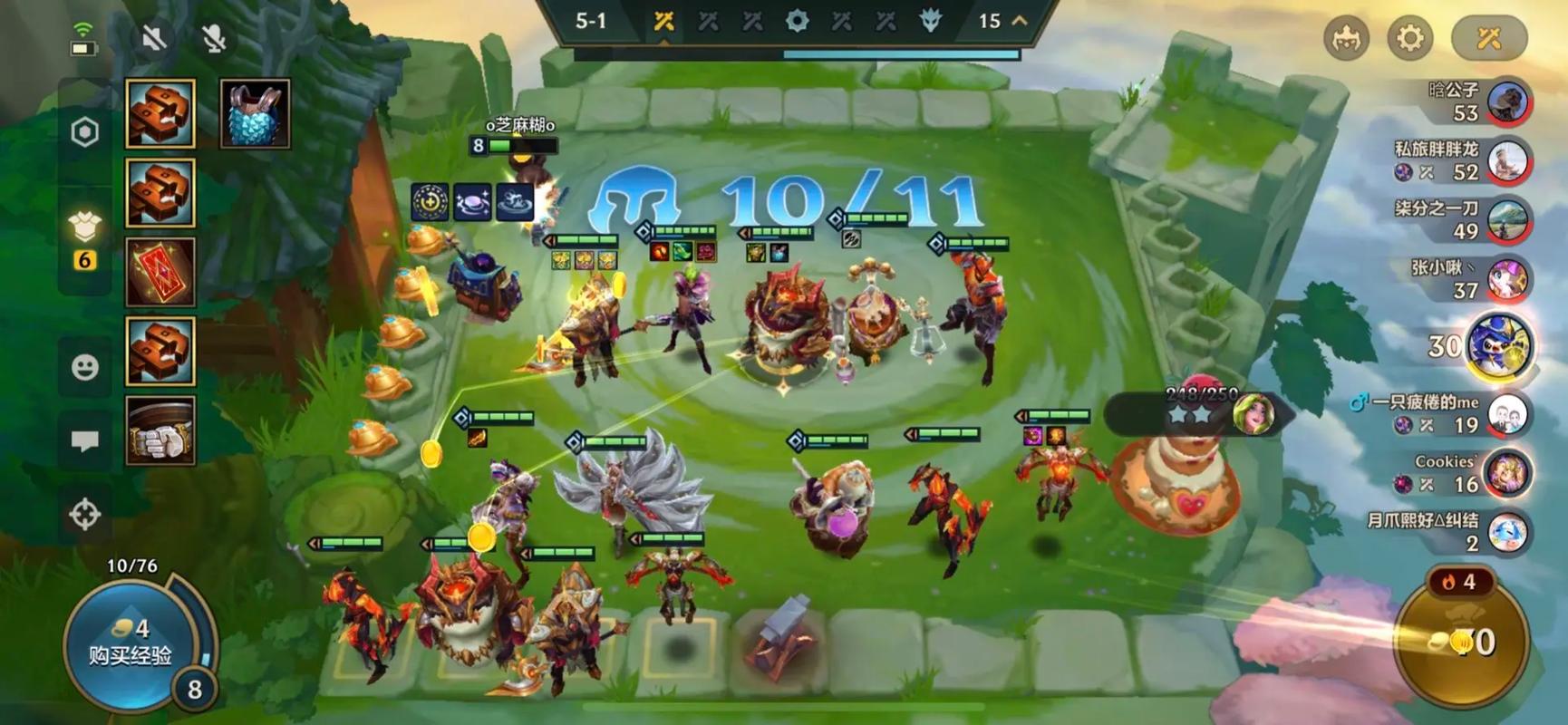1568x725 pixels.
Task: Open the crossed swords button at top right
Action: pyautogui.click(x=1489, y=38)
